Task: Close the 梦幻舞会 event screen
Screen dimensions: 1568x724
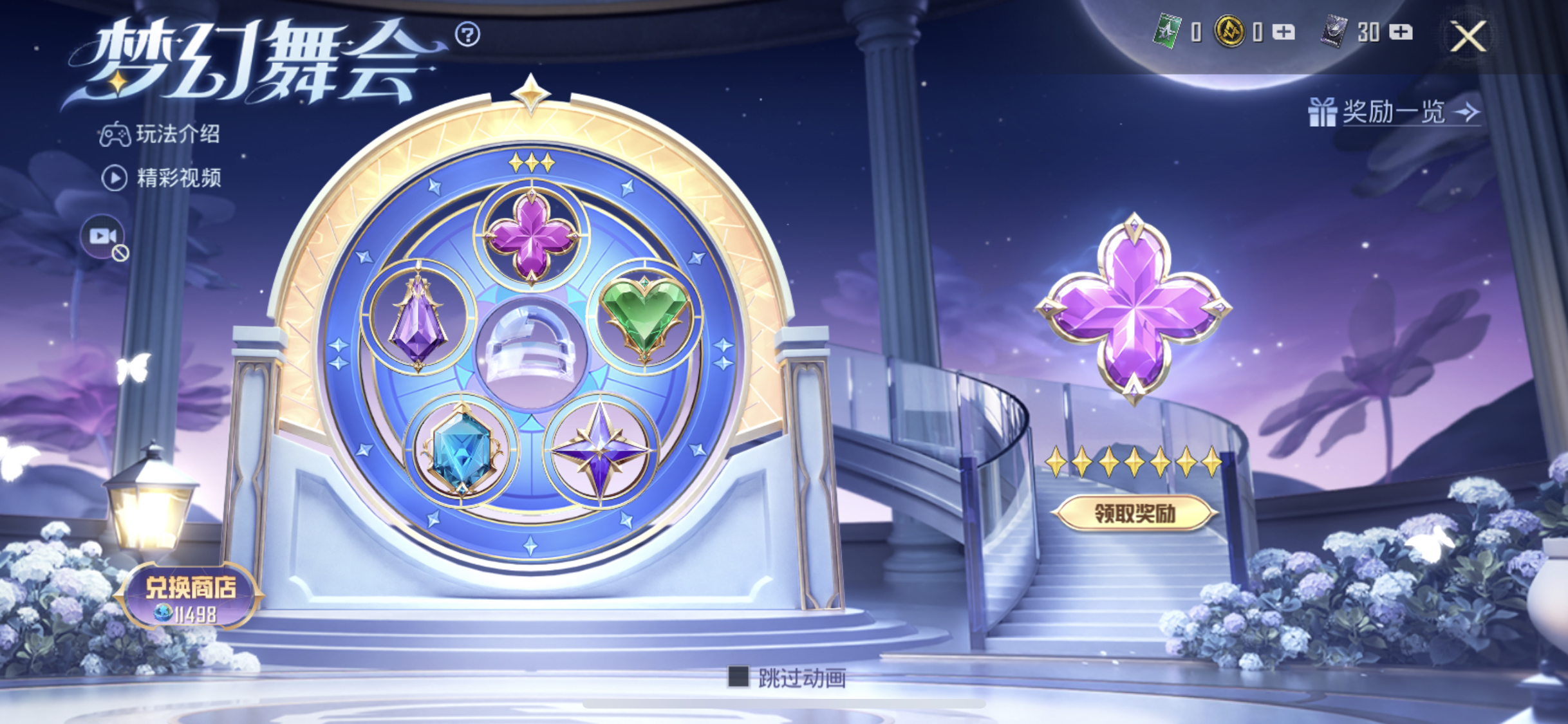Action: coord(1468,36)
